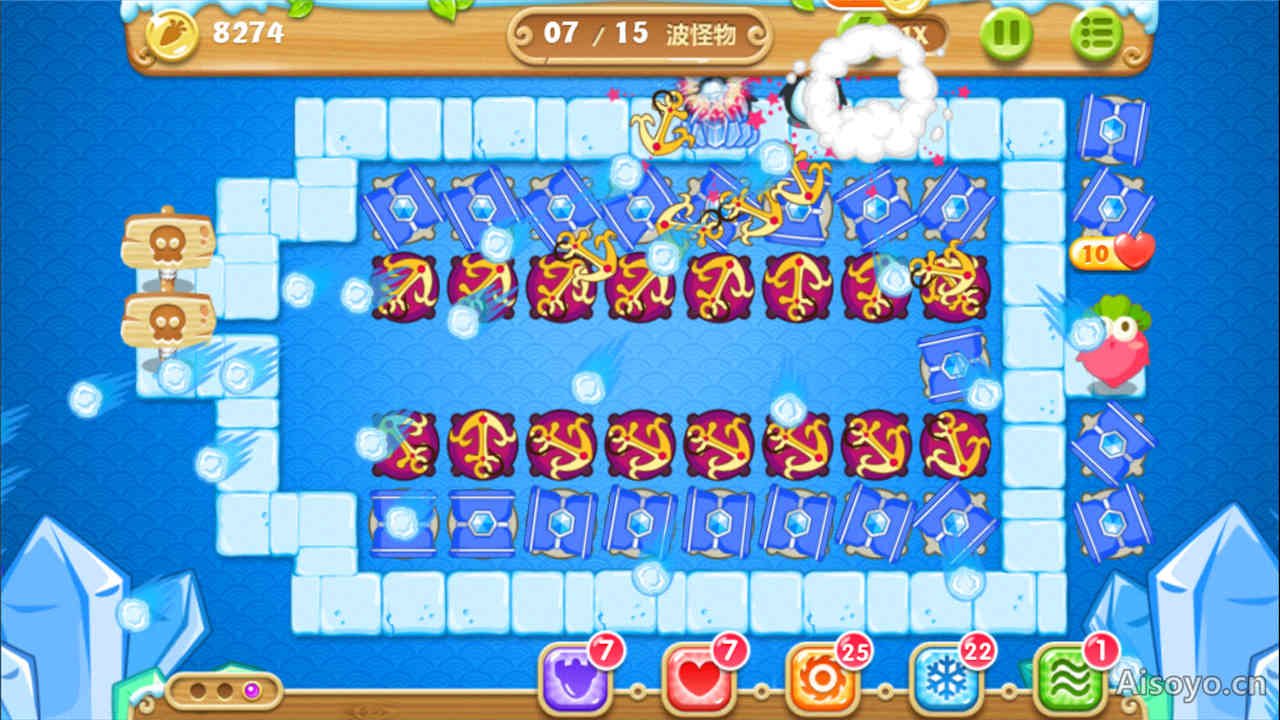This screenshot has width=1280, height=720.
Task: Select the snowflake freeze tower icon
Action: [944, 691]
